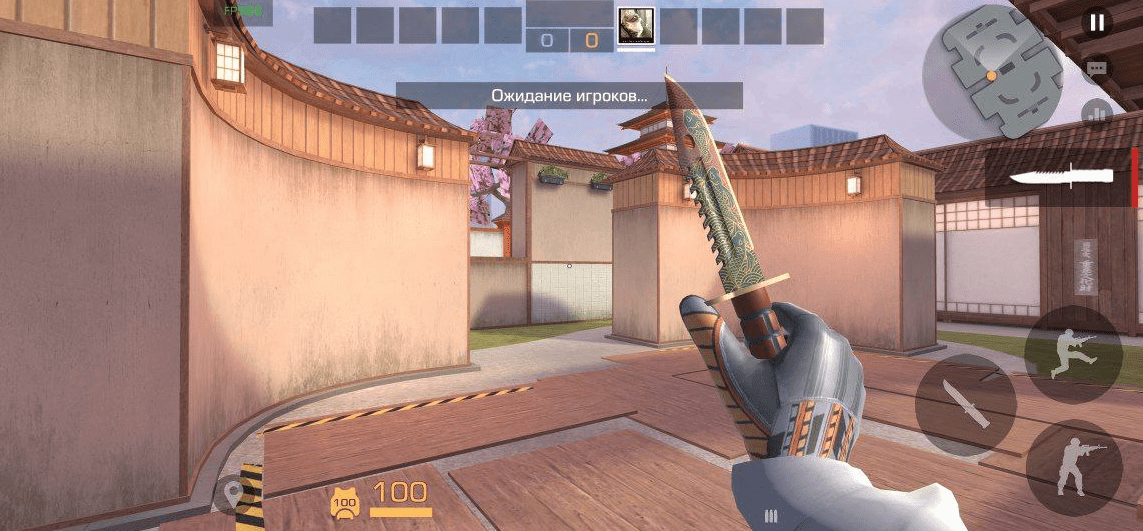The width and height of the screenshot is (1143, 531).
Task: Pause the match with the pause button
Action: coord(1097,22)
